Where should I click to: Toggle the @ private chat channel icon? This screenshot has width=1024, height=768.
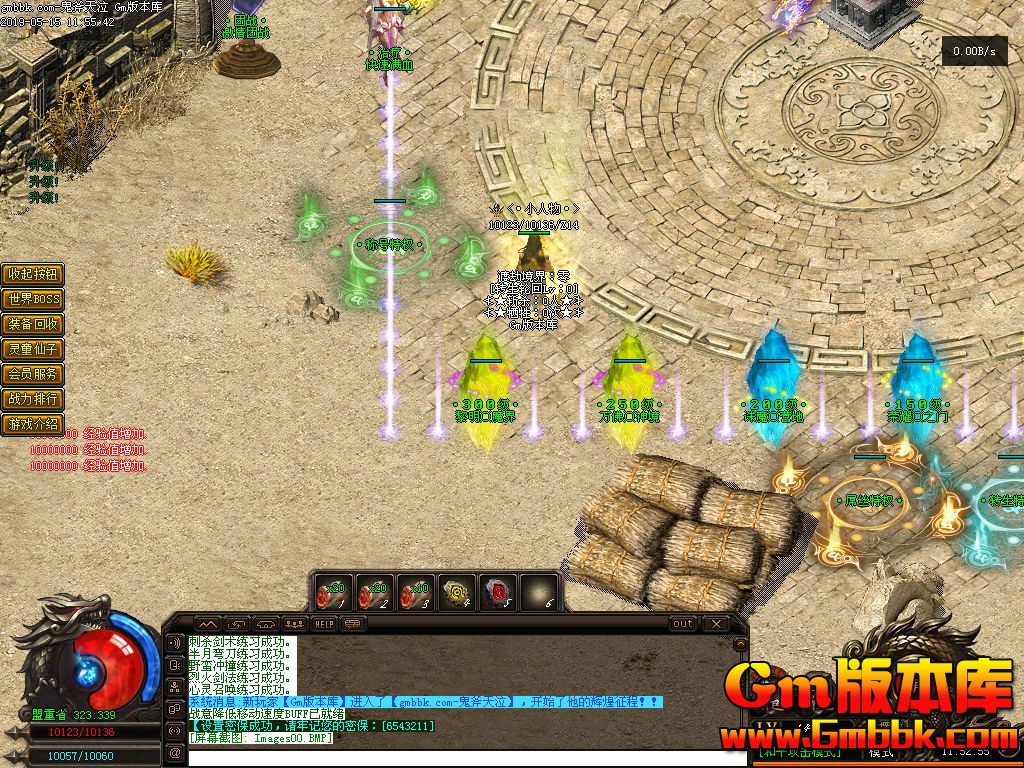click(x=174, y=753)
